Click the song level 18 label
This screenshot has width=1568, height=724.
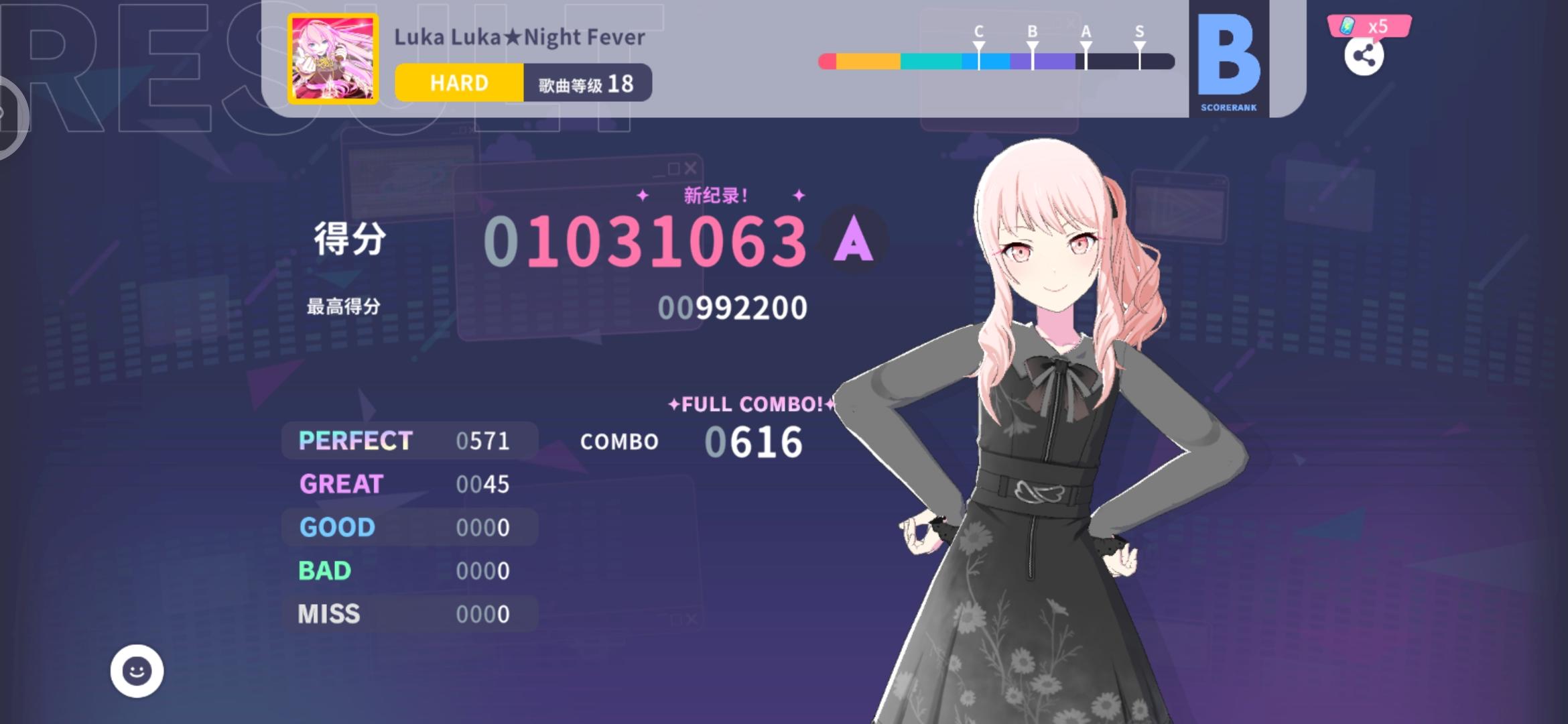586,82
